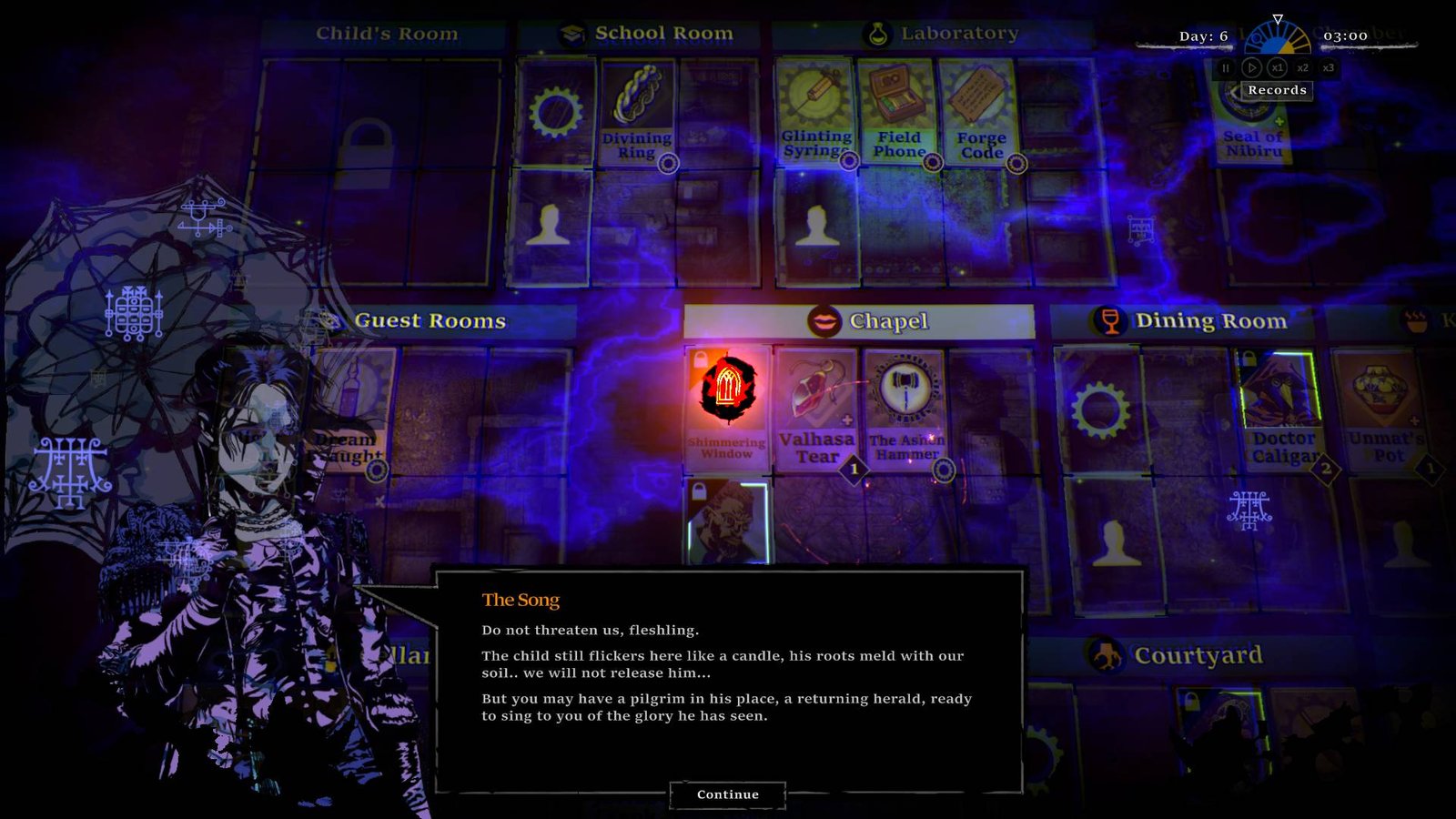Pause the game with the pause button

(x=1224, y=67)
